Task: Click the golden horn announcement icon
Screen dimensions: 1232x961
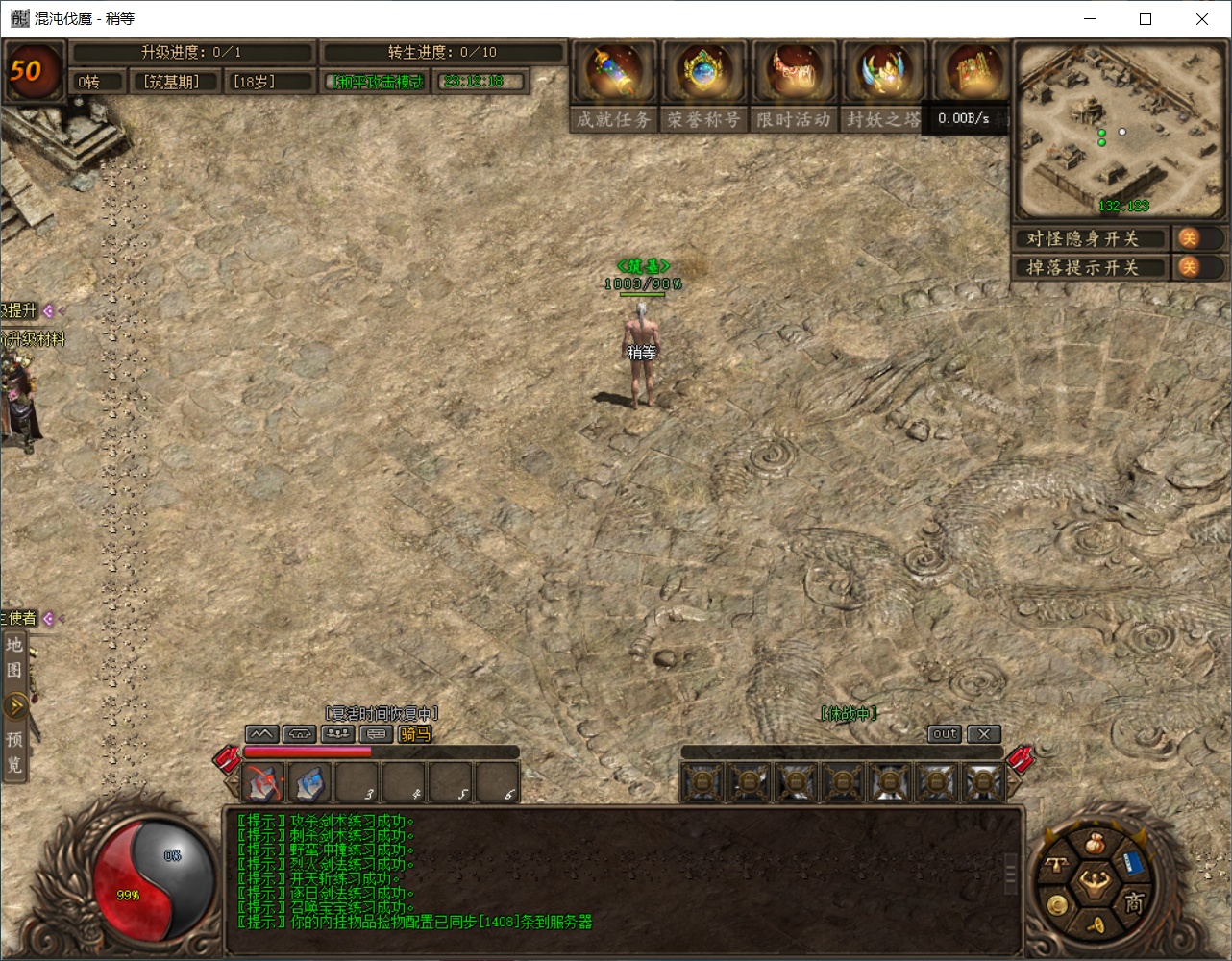Action: click(x=1096, y=924)
